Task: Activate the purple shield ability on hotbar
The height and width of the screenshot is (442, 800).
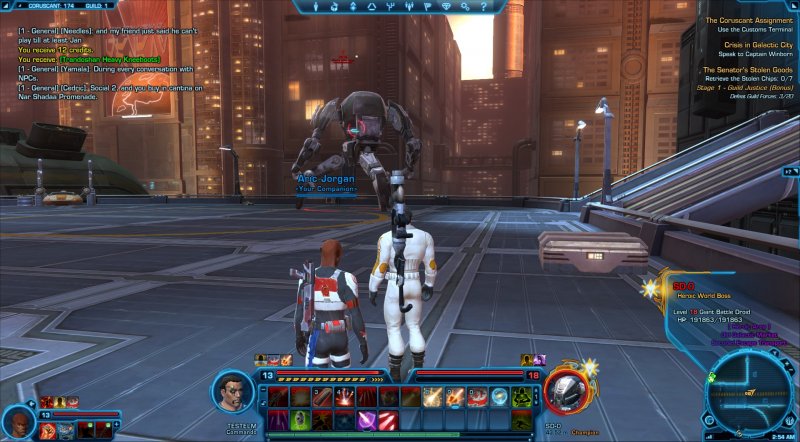Action: (x=367, y=420)
